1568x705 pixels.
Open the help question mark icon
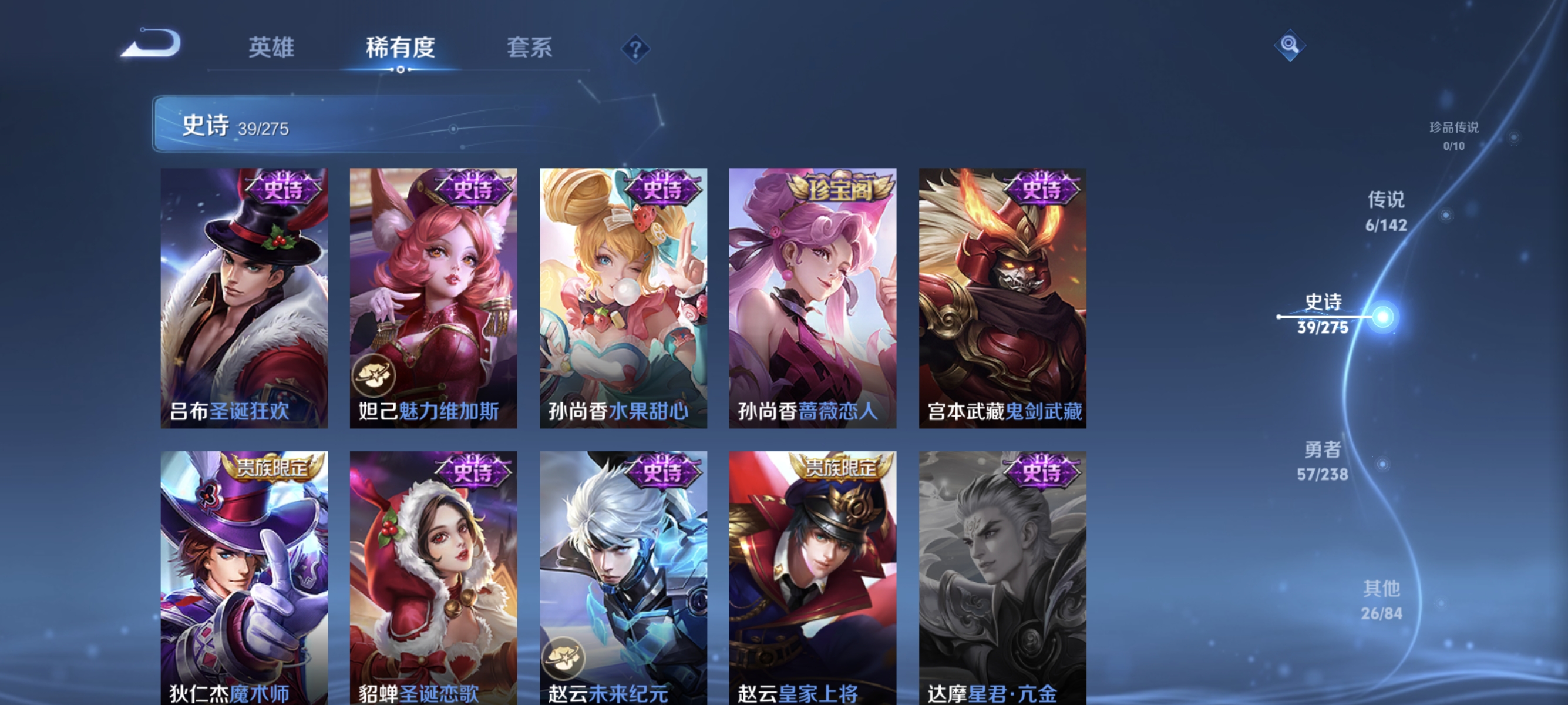point(635,50)
